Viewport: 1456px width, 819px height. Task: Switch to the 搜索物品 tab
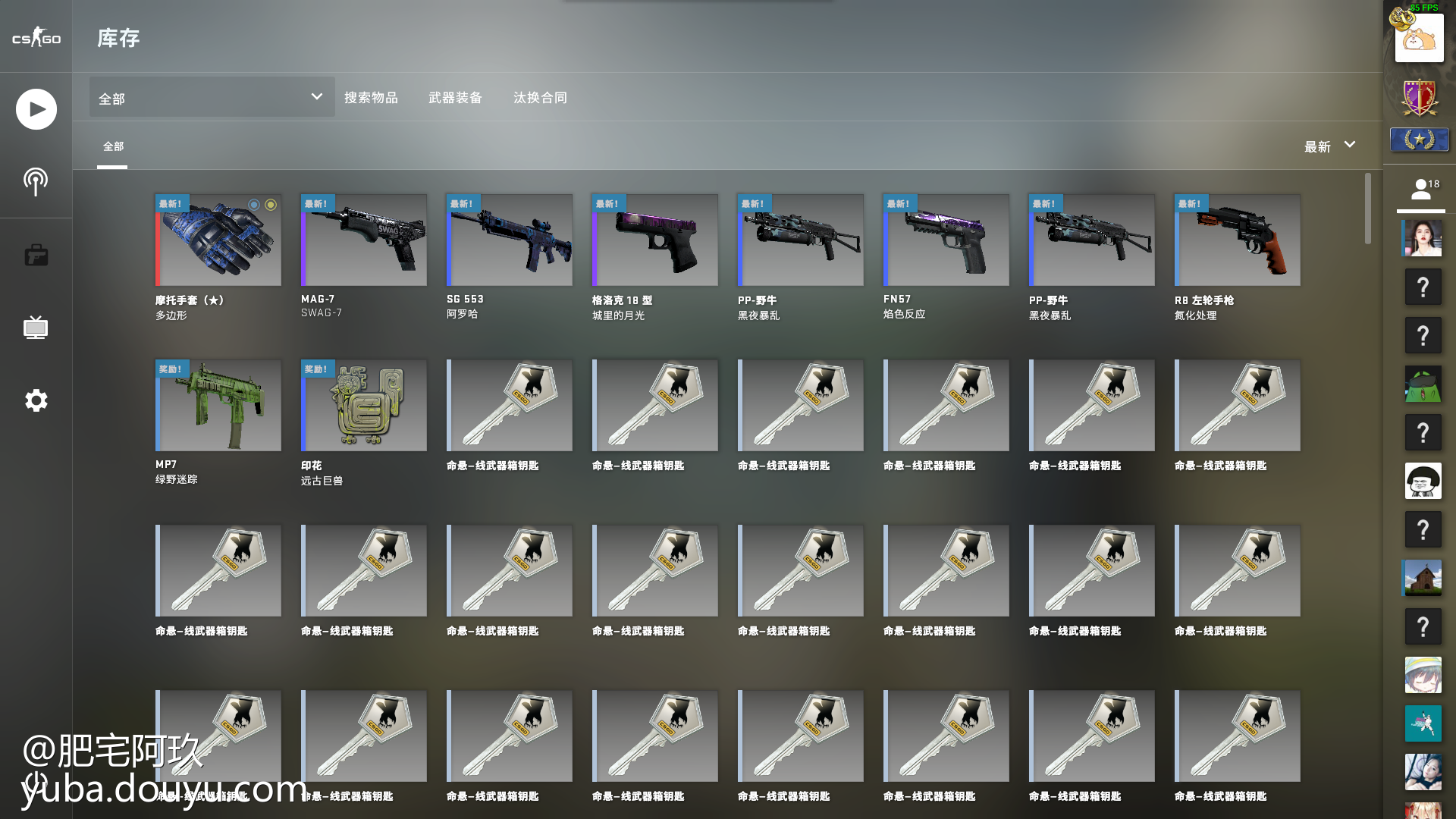[371, 98]
